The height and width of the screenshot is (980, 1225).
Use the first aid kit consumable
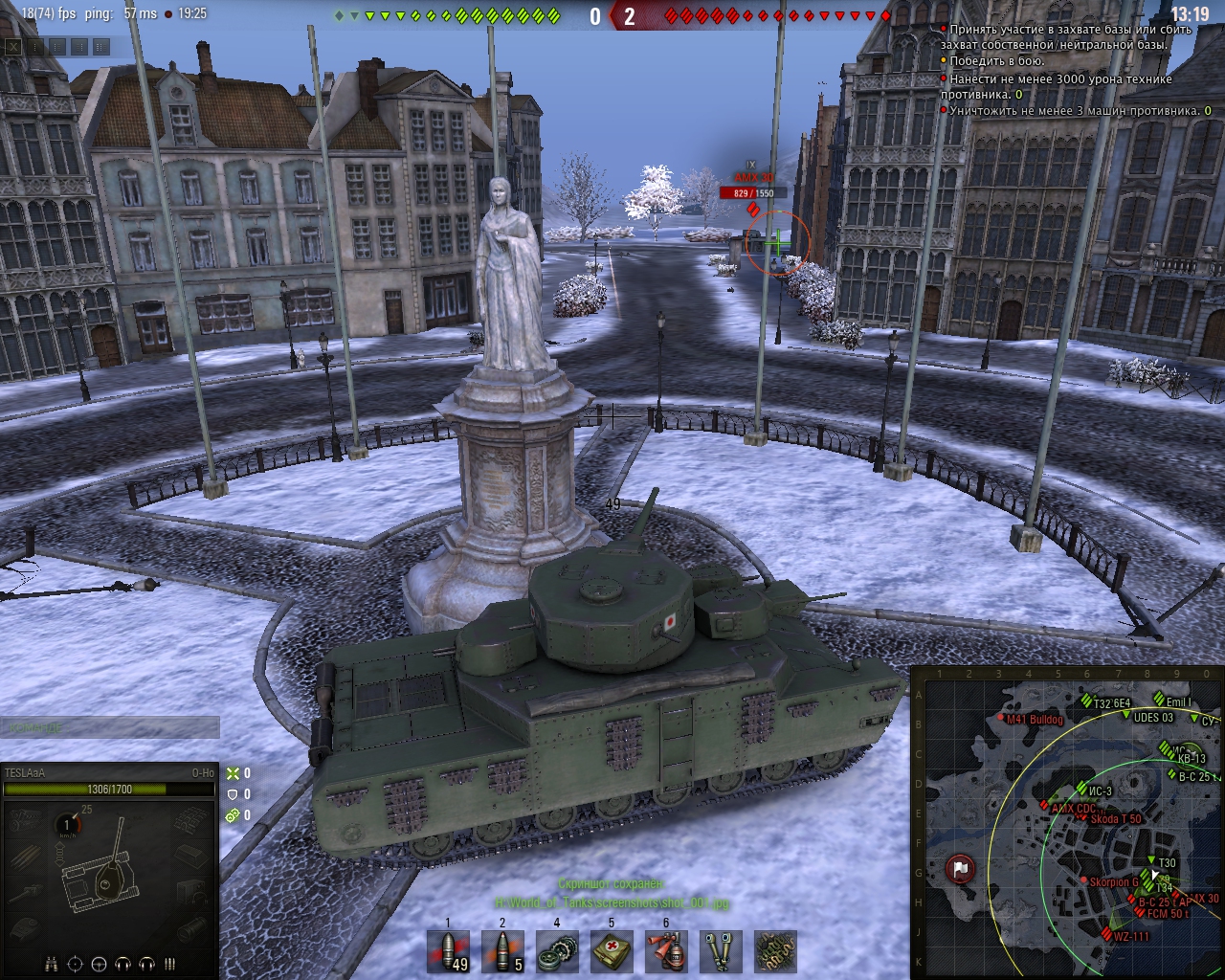(x=611, y=951)
